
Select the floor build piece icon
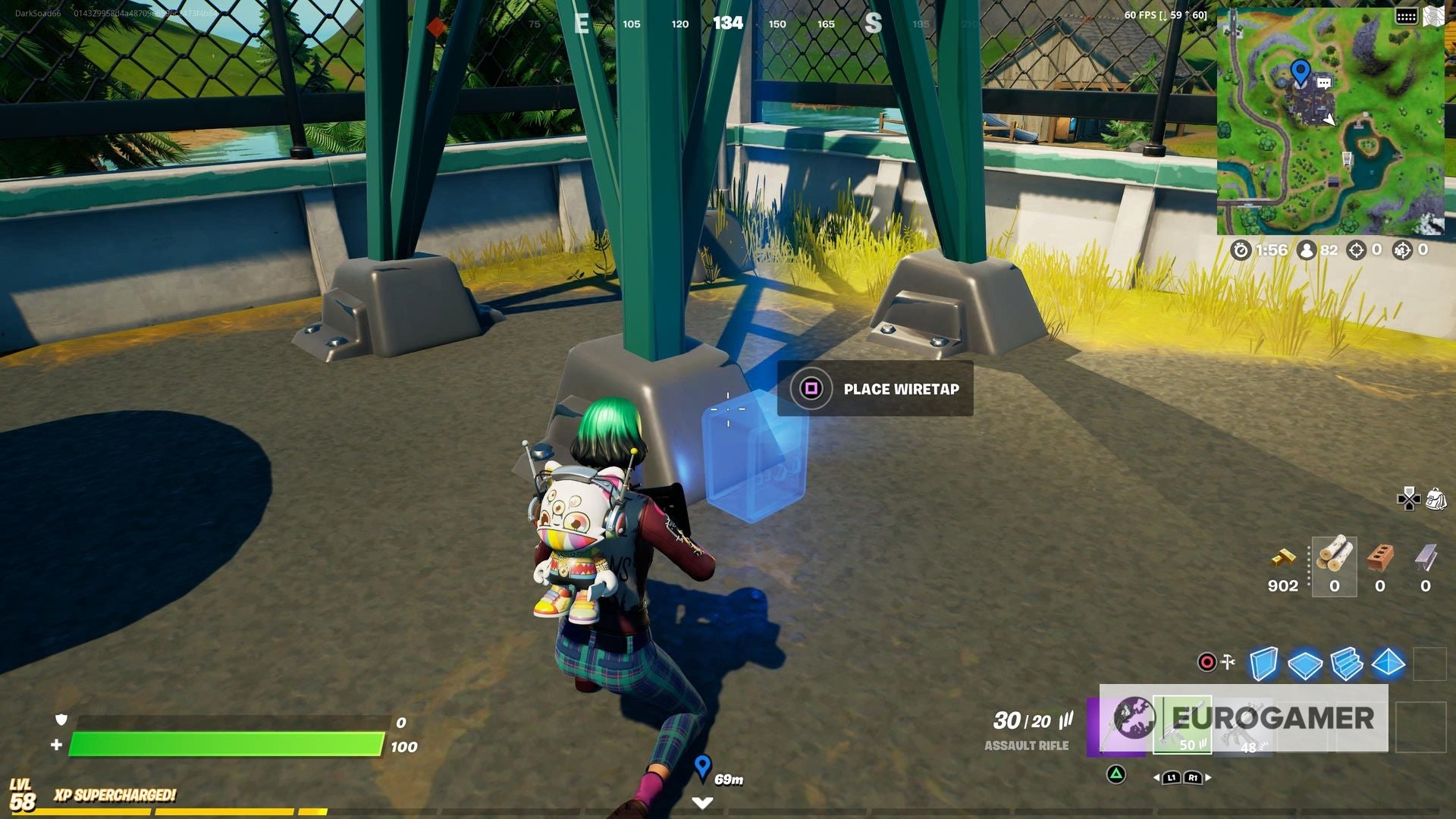[1304, 664]
